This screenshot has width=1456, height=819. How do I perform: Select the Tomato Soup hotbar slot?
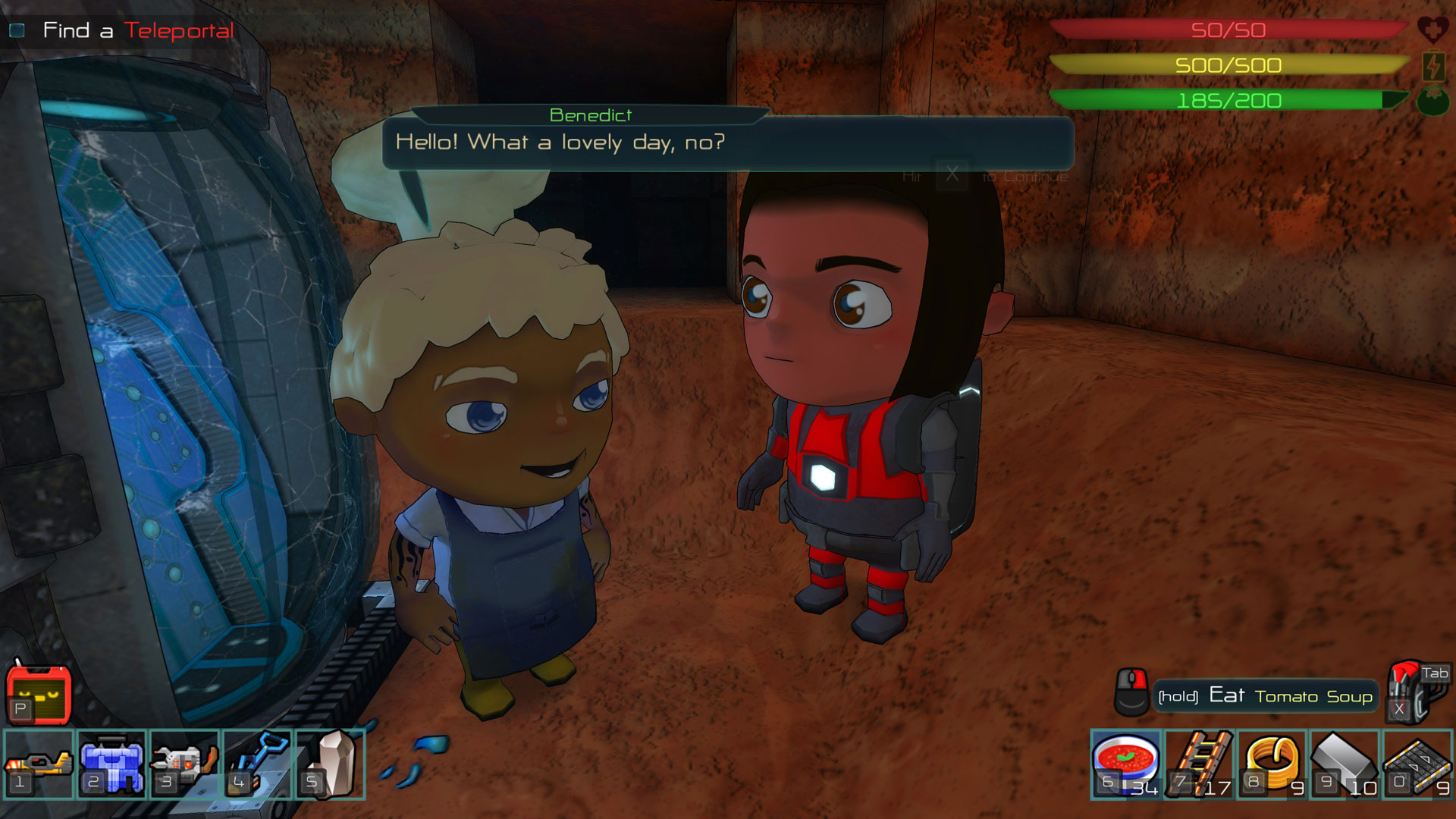(1125, 764)
